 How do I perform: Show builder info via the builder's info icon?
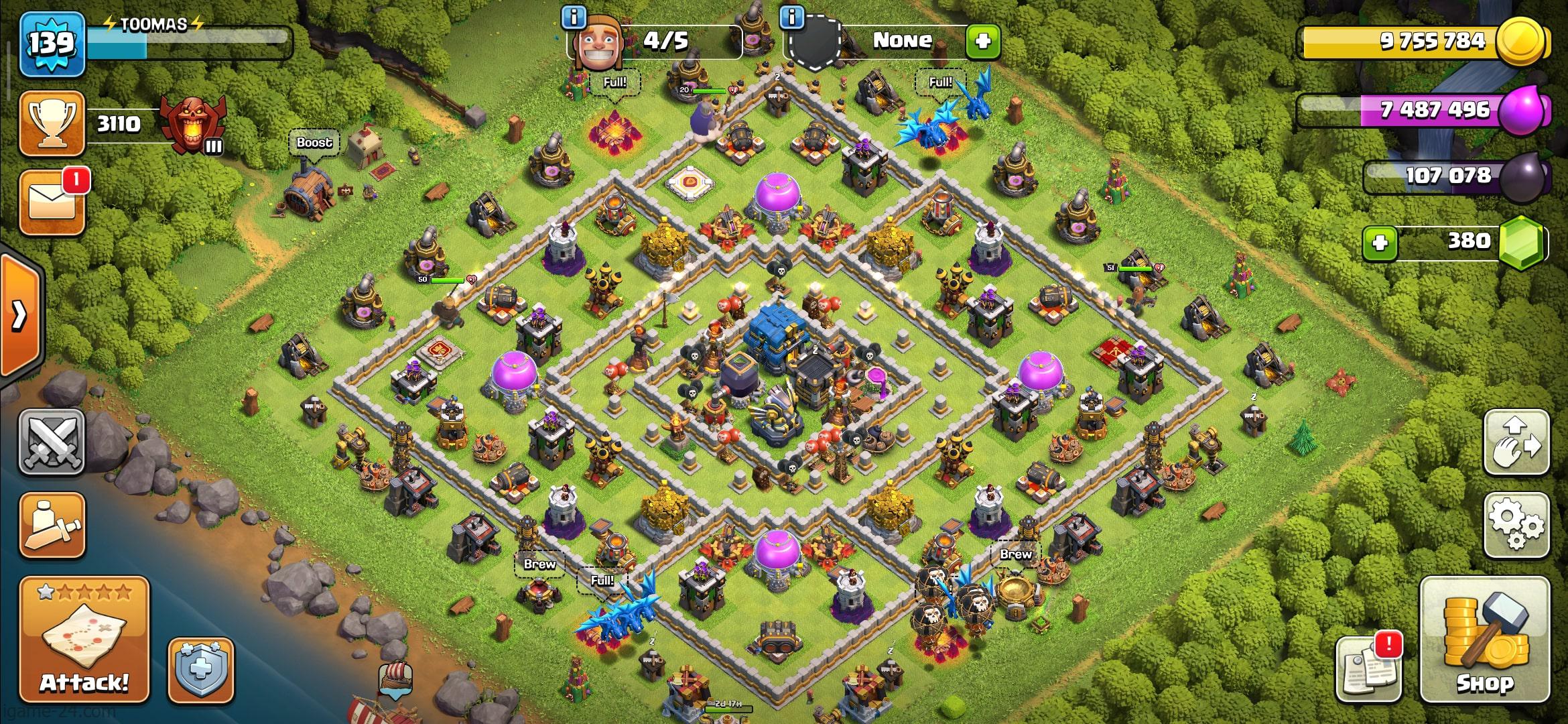[574, 17]
